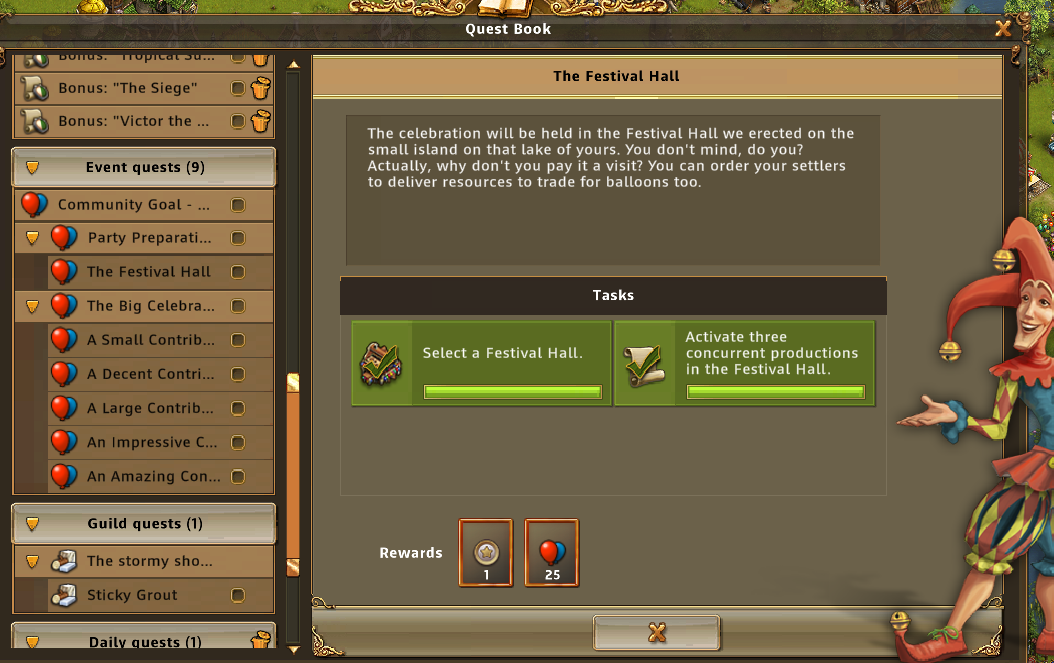Choose the A Small Contrib... quest
1054x663 pixels.
(150, 340)
